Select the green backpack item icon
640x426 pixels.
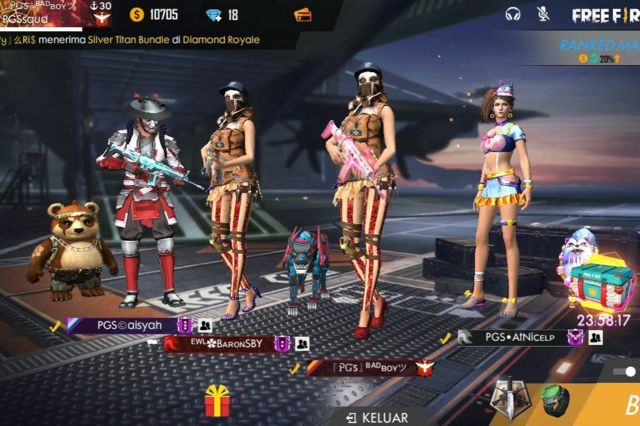click(x=556, y=400)
